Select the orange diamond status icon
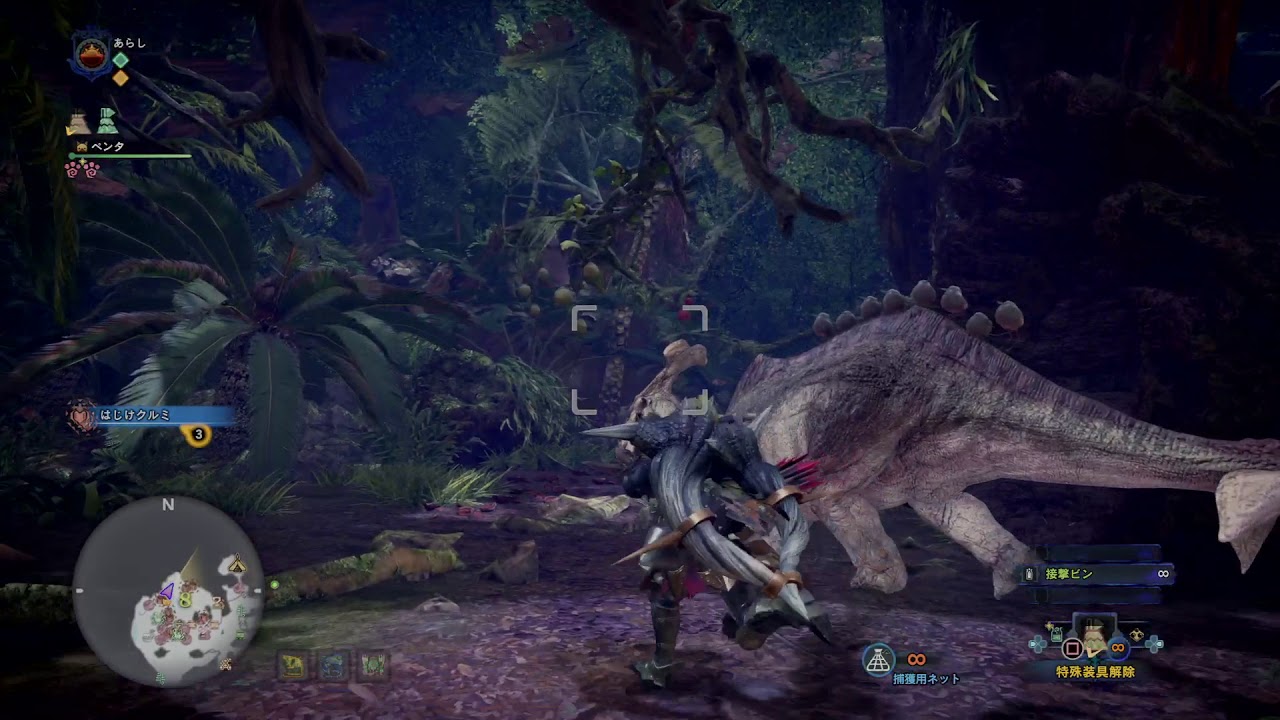The width and height of the screenshot is (1280, 720). pyautogui.click(x=120, y=78)
